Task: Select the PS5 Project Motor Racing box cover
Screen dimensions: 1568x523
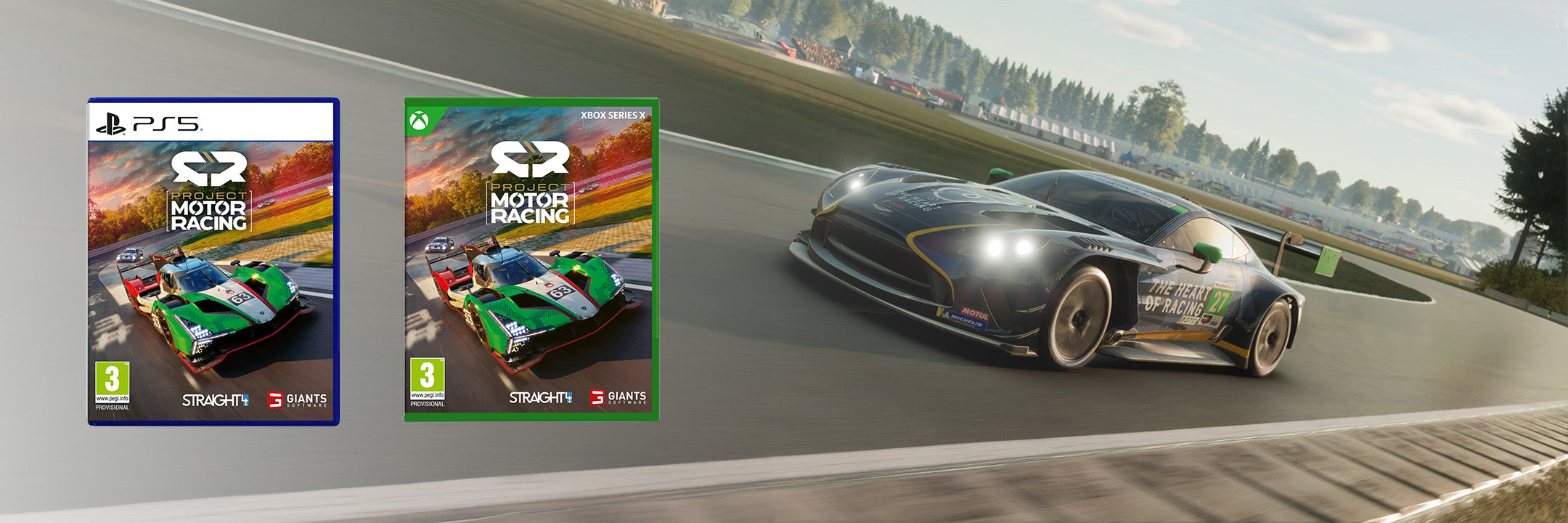Action: 213,261
